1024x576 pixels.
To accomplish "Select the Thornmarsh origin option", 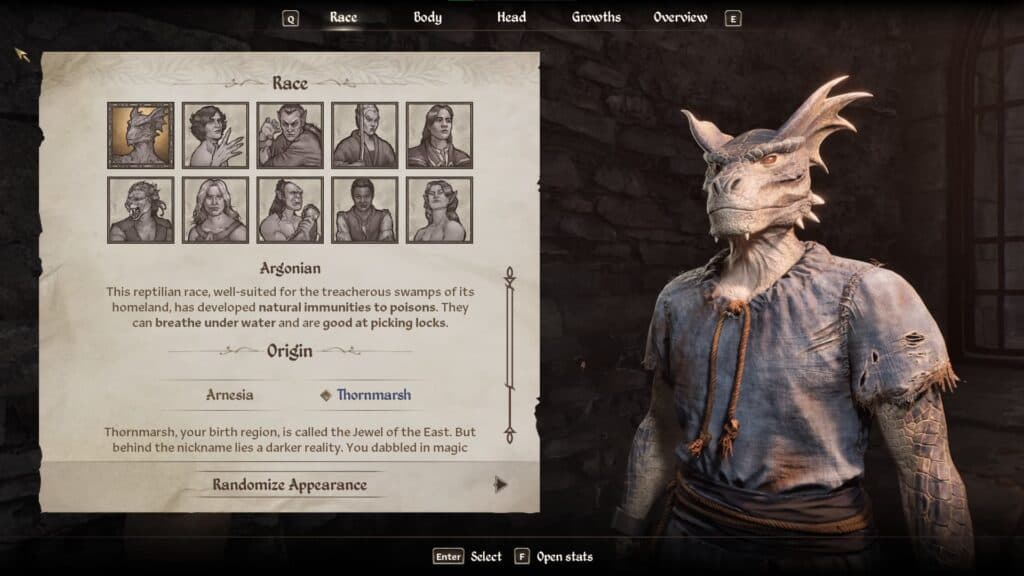I will pos(372,395).
